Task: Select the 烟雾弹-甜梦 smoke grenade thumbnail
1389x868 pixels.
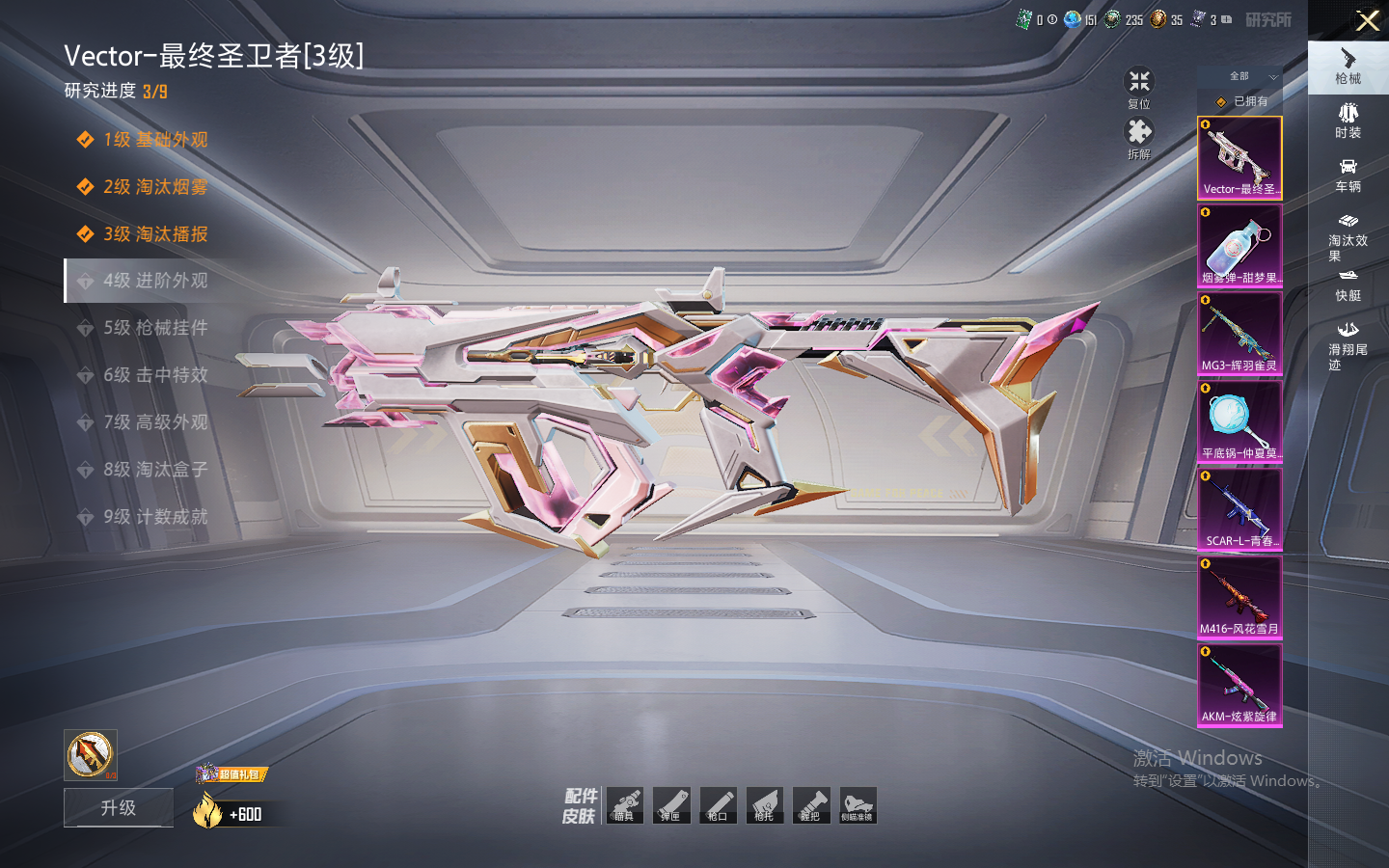Action: coord(1239,246)
